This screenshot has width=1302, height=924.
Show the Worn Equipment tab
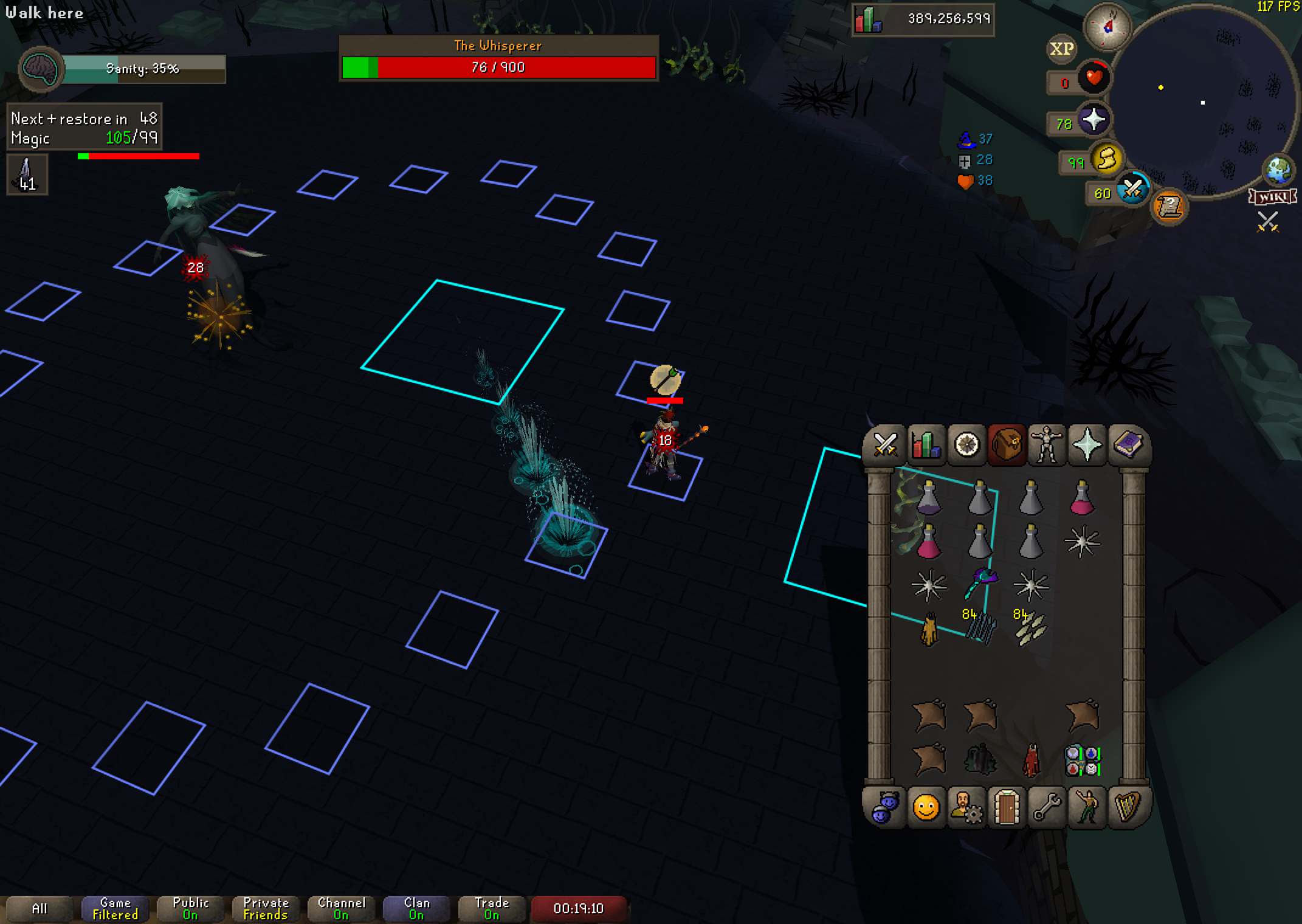tap(1047, 444)
